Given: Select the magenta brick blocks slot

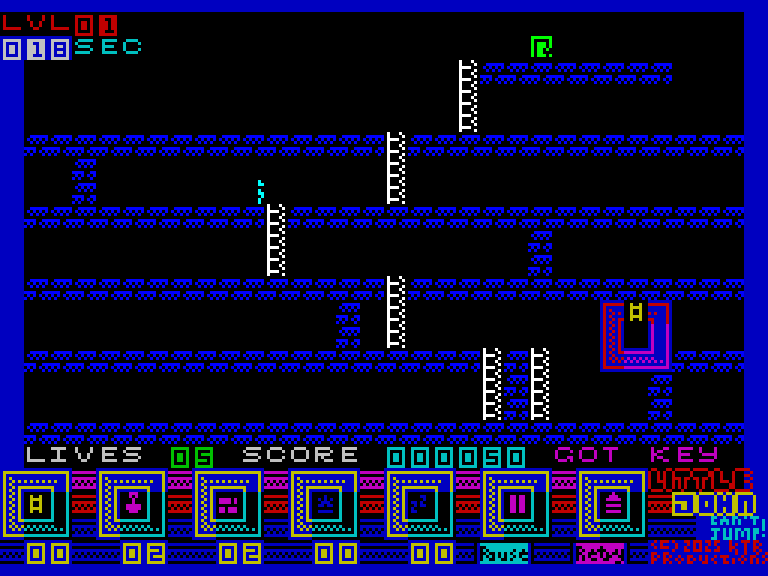Looking at the screenshot, I should tap(228, 504).
